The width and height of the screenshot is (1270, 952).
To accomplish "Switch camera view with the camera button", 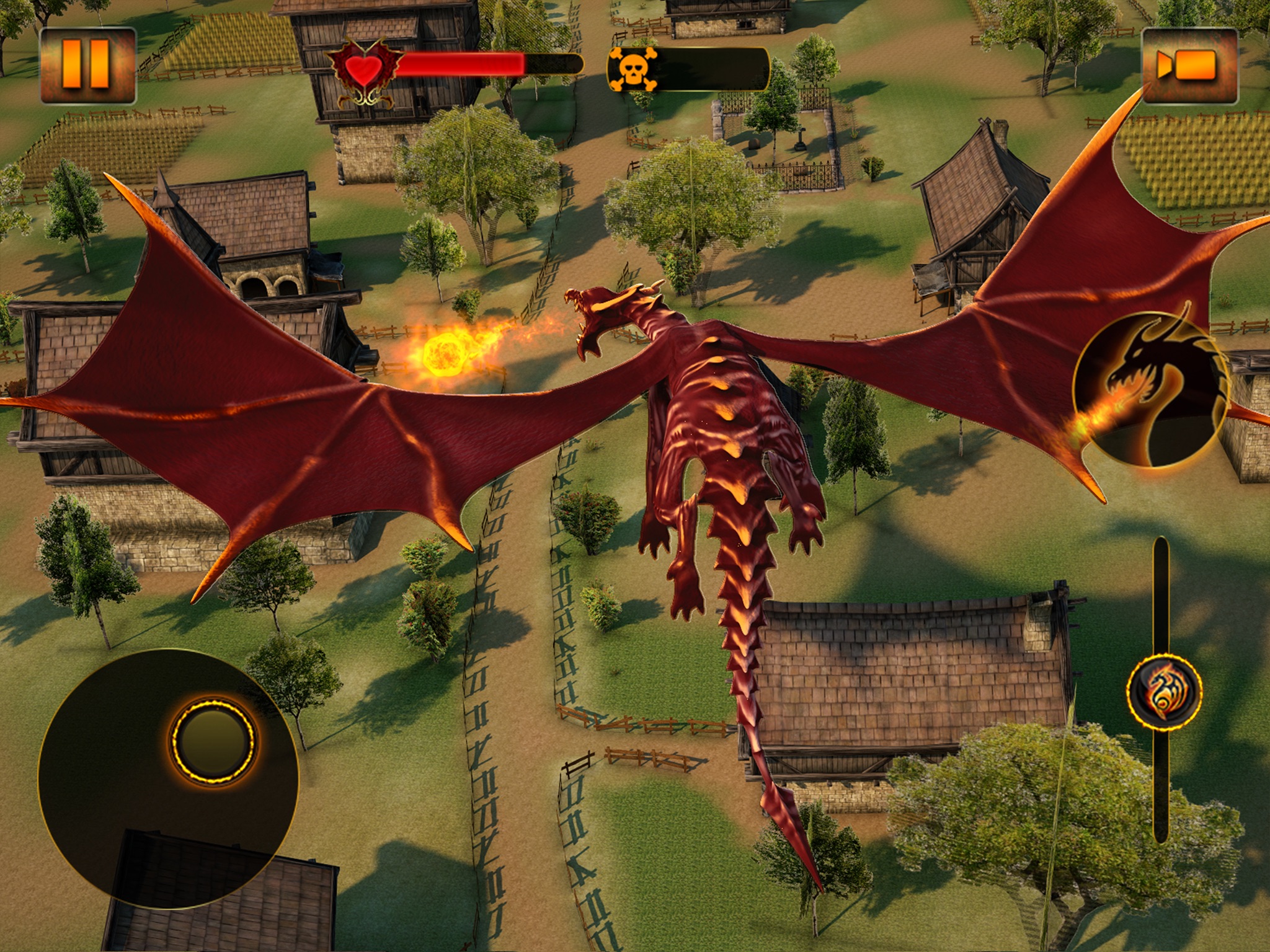I will 1189,65.
